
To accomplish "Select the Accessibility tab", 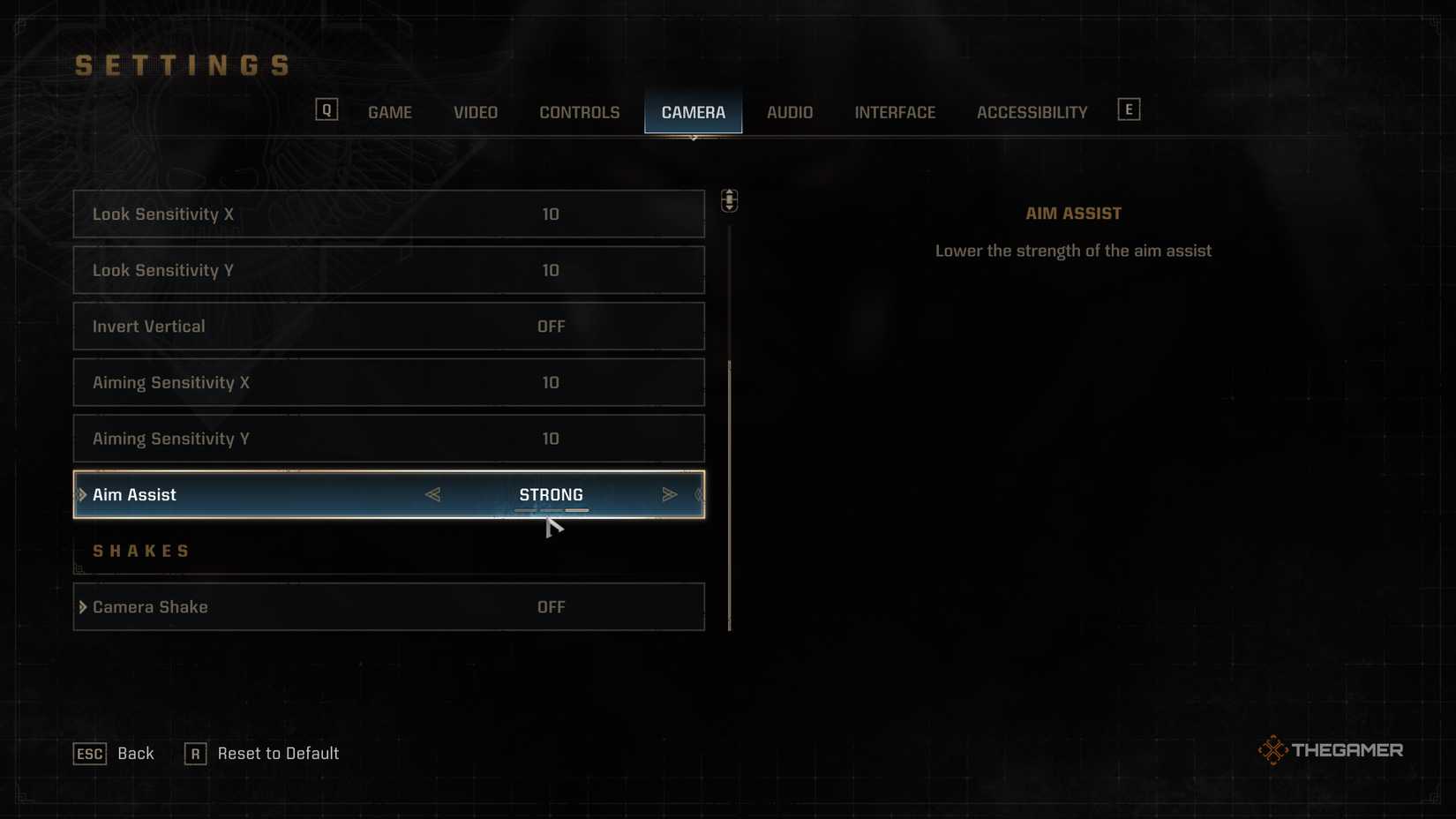I will pyautogui.click(x=1031, y=112).
